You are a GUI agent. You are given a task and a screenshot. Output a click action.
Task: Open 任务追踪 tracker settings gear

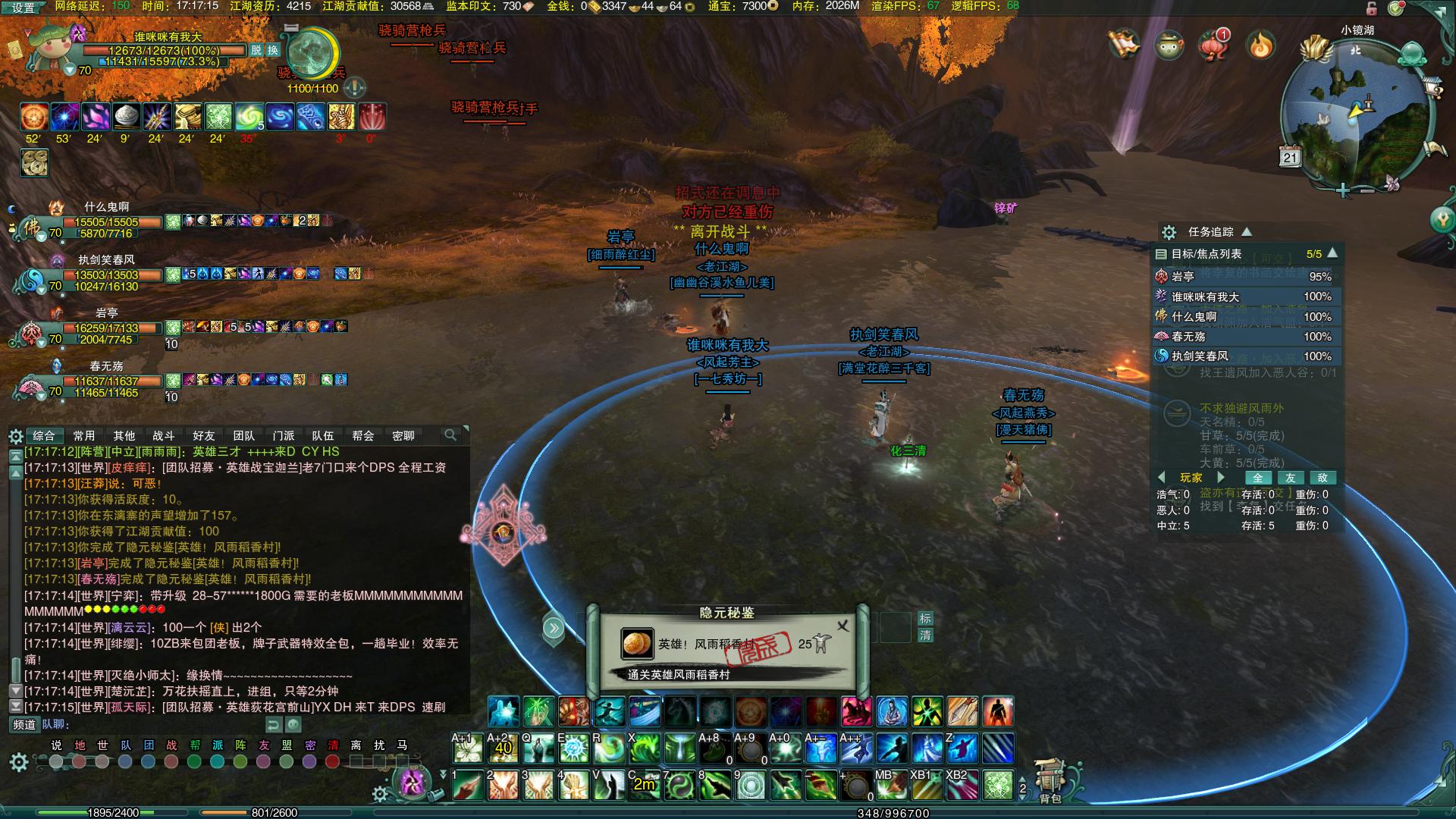click(x=1169, y=232)
